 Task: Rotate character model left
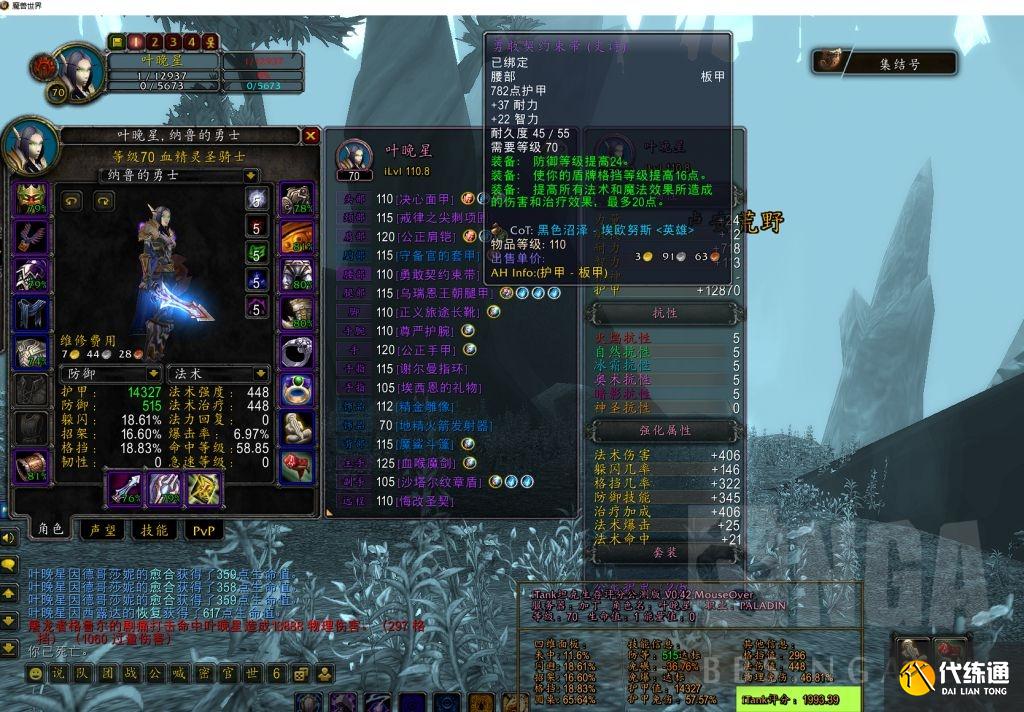(x=72, y=201)
